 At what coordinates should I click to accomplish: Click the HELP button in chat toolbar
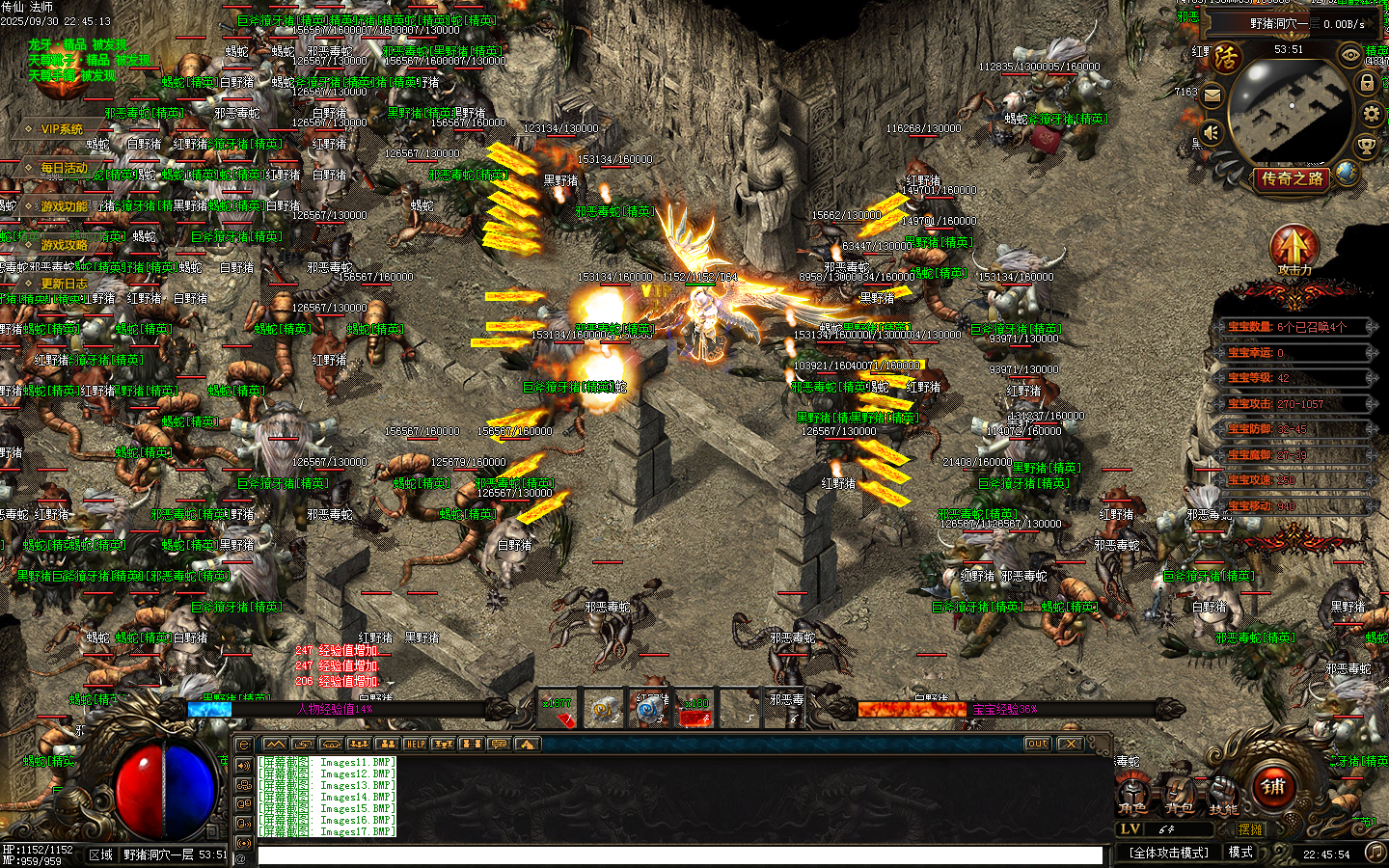pos(415,744)
